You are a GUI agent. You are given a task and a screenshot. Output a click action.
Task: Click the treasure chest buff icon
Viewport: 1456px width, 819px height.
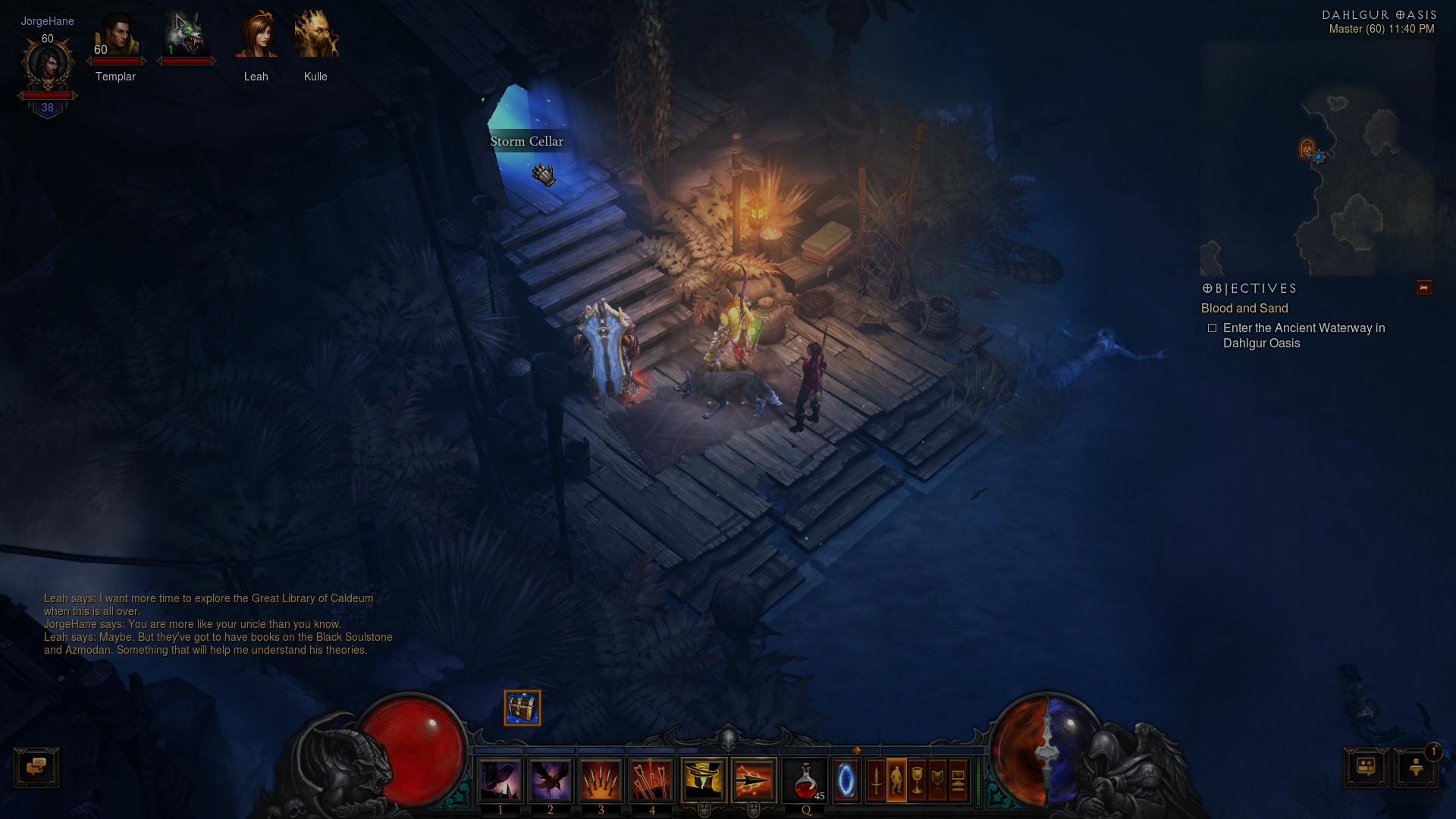click(x=522, y=708)
